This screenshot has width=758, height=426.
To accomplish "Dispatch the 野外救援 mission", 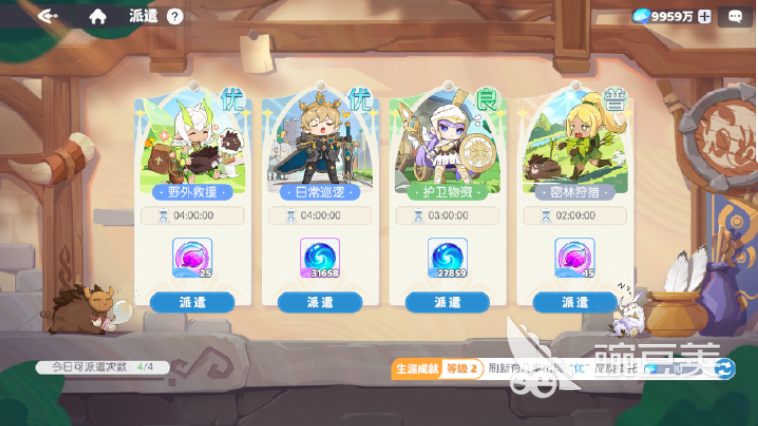I will point(193,302).
